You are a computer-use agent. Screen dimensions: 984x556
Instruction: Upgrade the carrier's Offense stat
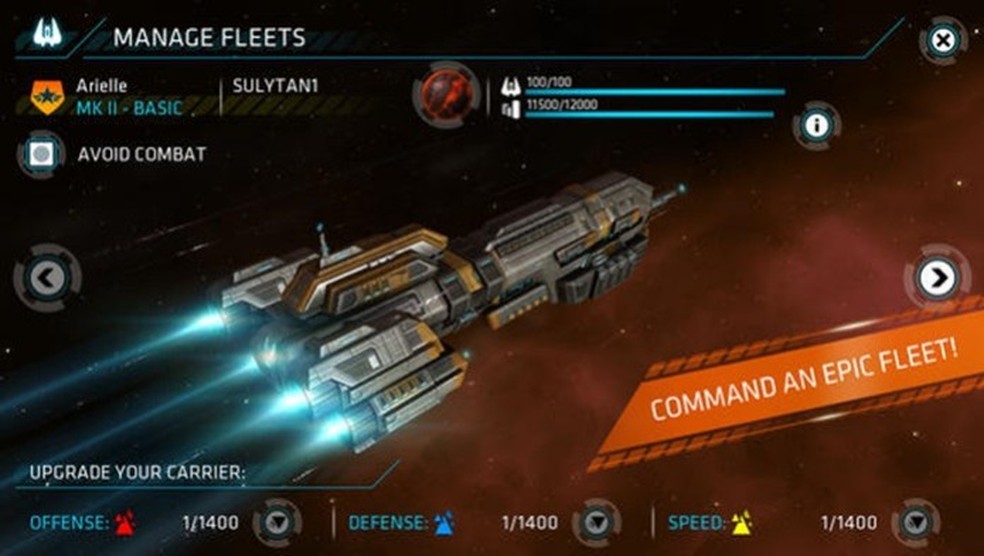277,522
